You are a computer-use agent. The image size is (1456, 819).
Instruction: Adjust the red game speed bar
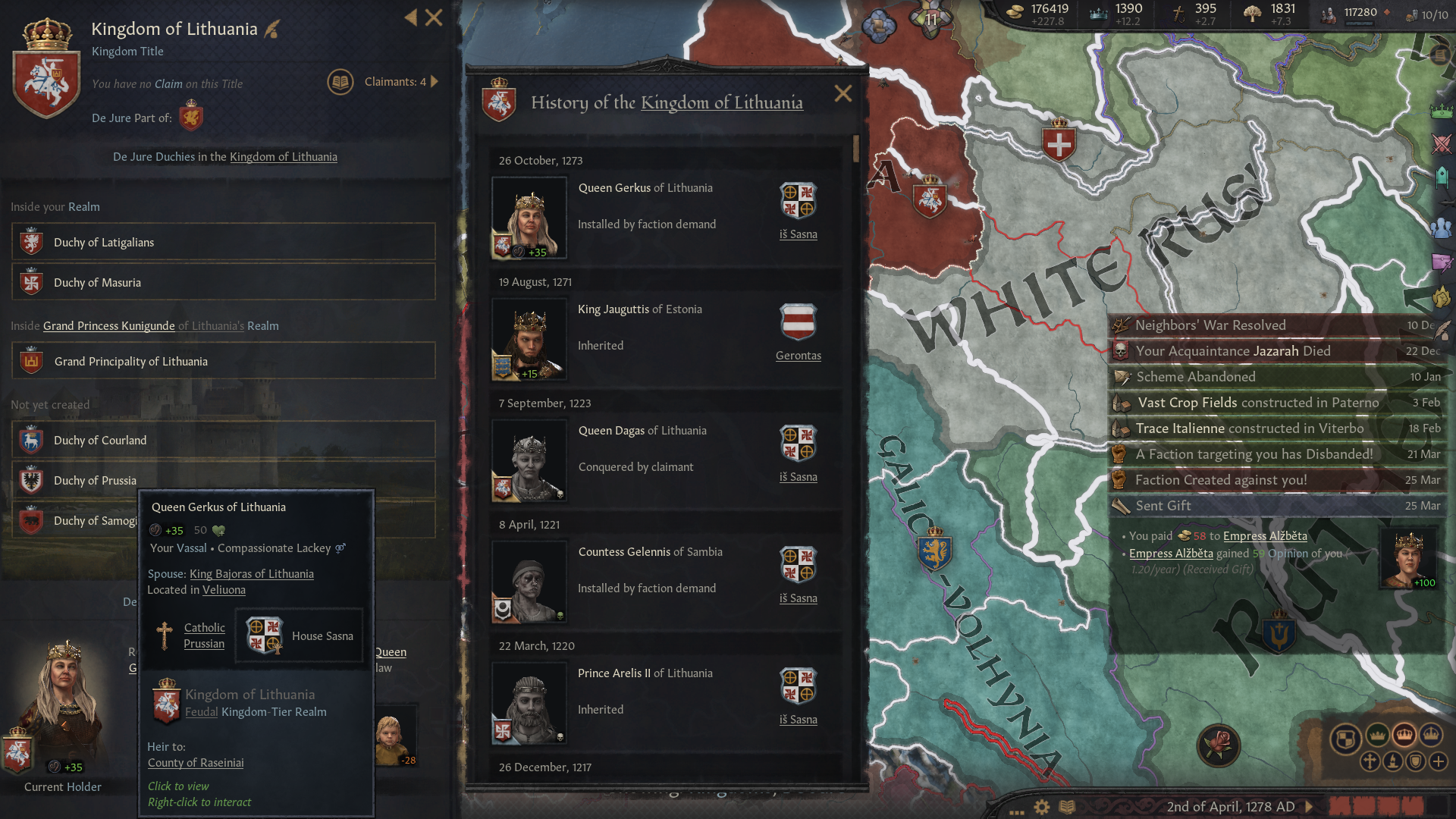[1373, 807]
